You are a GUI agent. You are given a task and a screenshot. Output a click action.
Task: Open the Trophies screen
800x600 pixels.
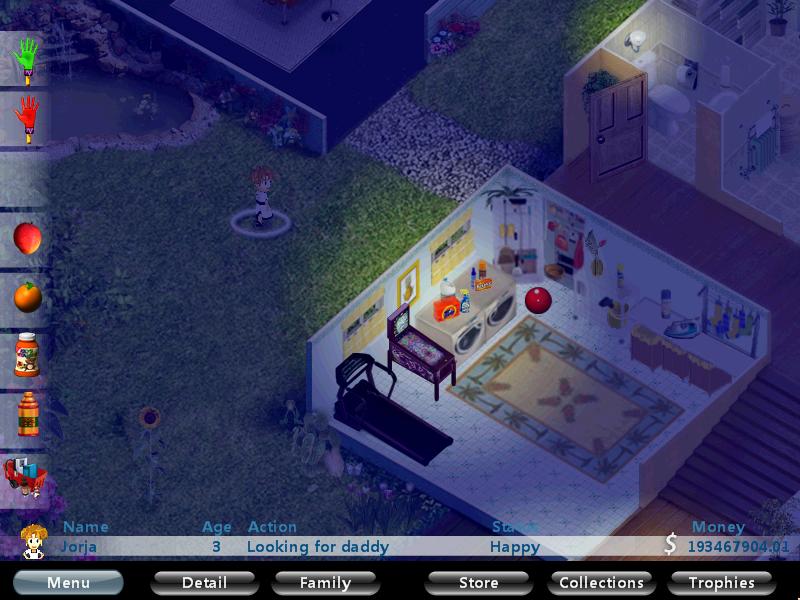tap(721, 582)
